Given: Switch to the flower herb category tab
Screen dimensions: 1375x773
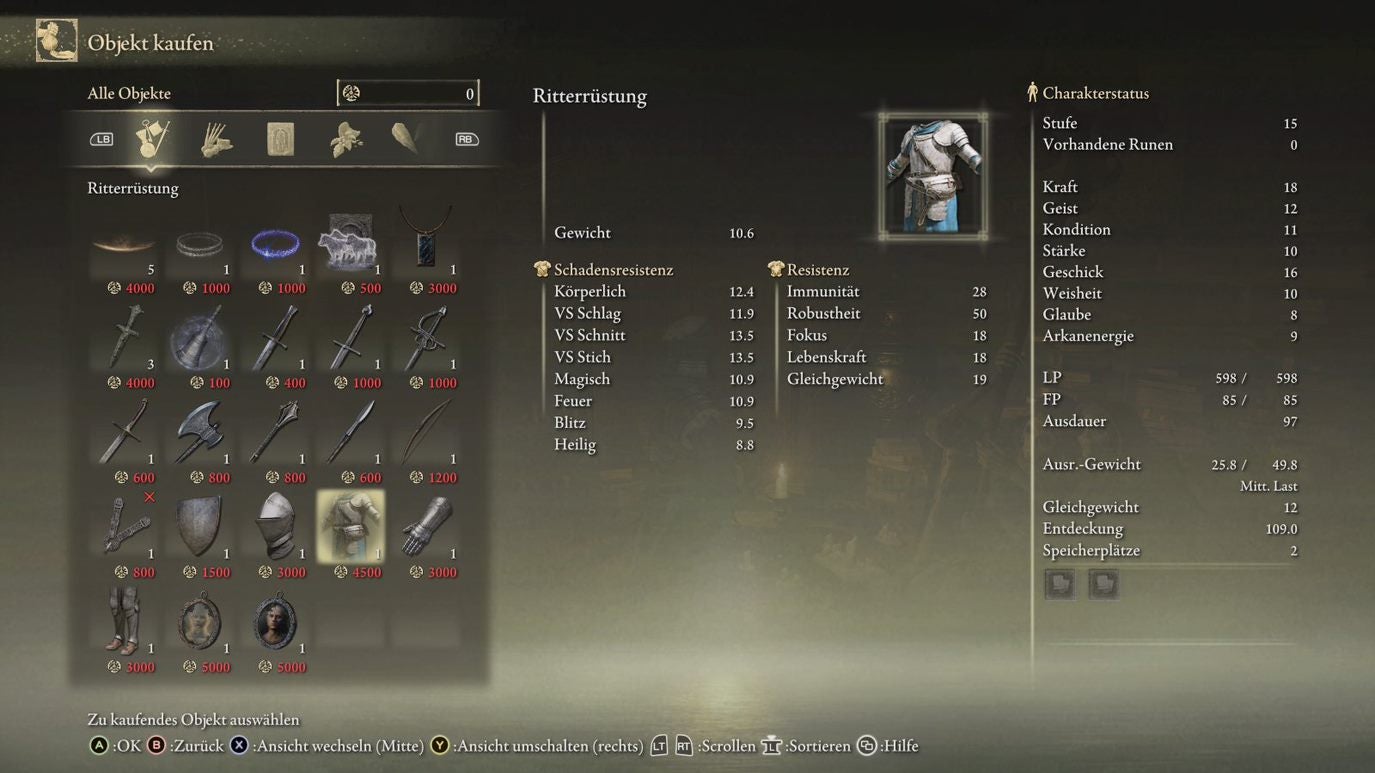Looking at the screenshot, I should (345, 139).
